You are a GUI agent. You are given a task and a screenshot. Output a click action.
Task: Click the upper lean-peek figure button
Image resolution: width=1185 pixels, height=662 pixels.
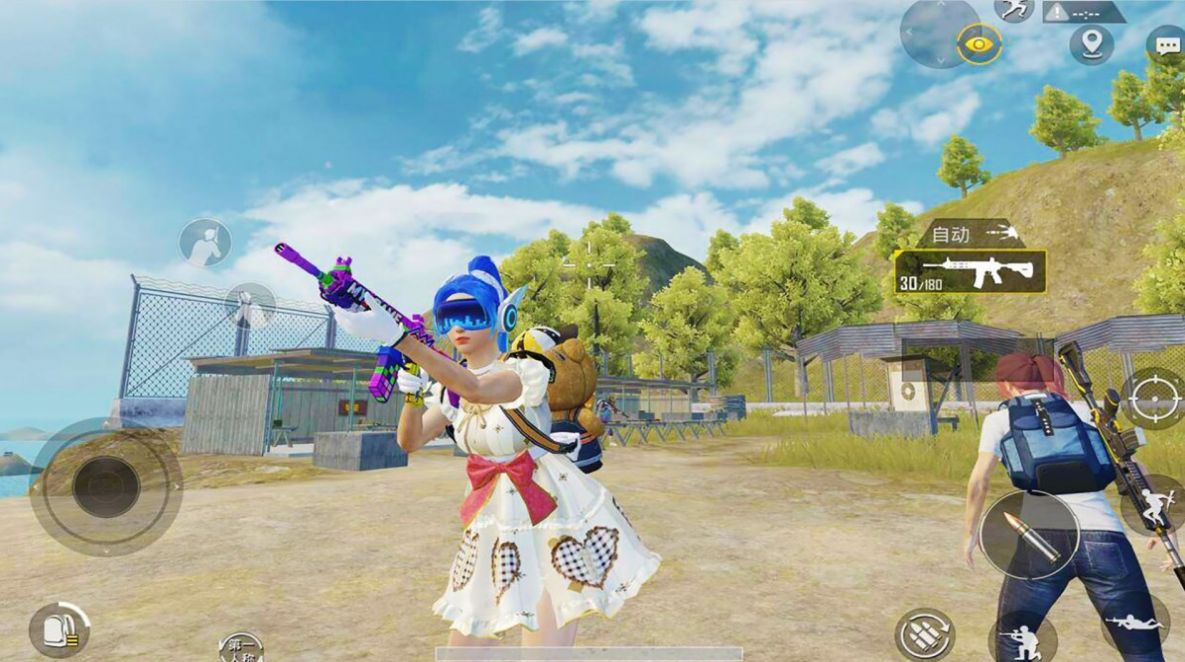206,243
